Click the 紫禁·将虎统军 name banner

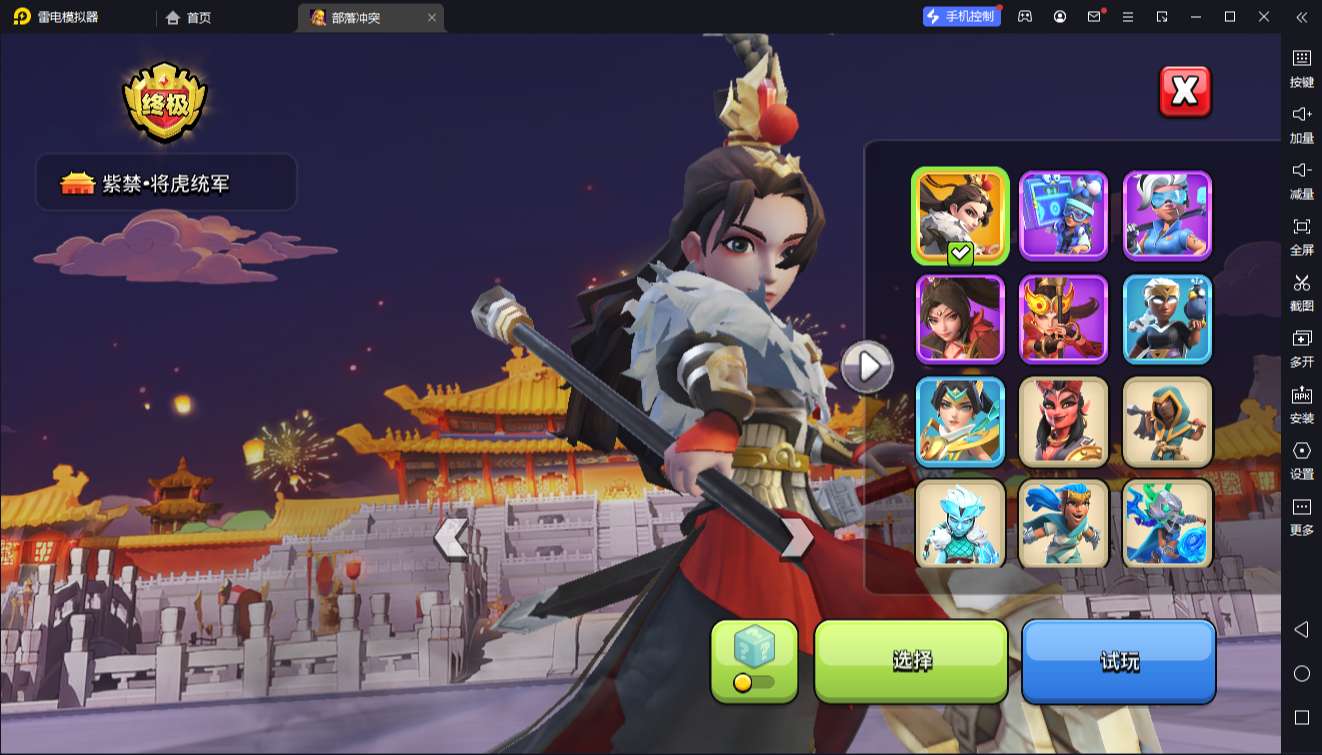(x=166, y=182)
